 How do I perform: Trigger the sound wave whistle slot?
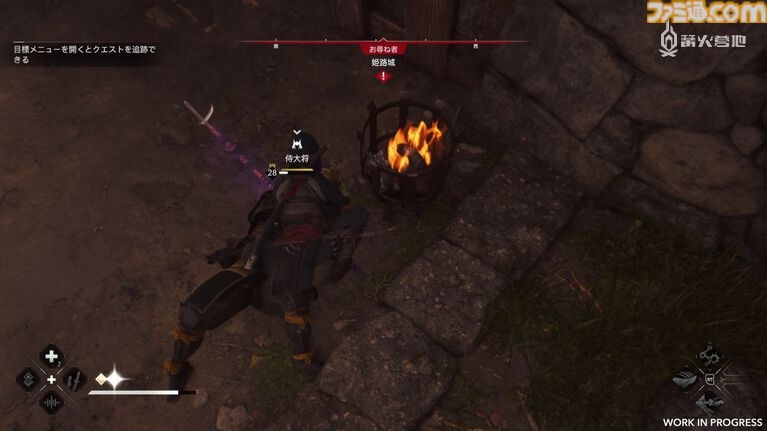(51, 403)
